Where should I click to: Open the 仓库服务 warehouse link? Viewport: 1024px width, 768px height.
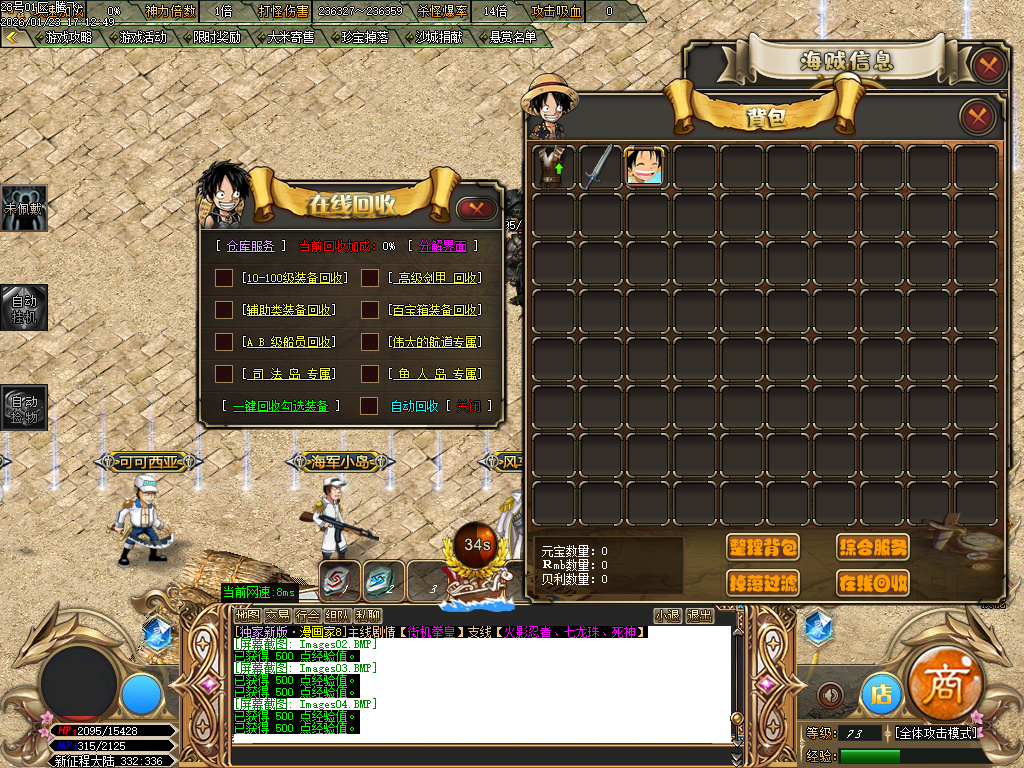coord(250,246)
